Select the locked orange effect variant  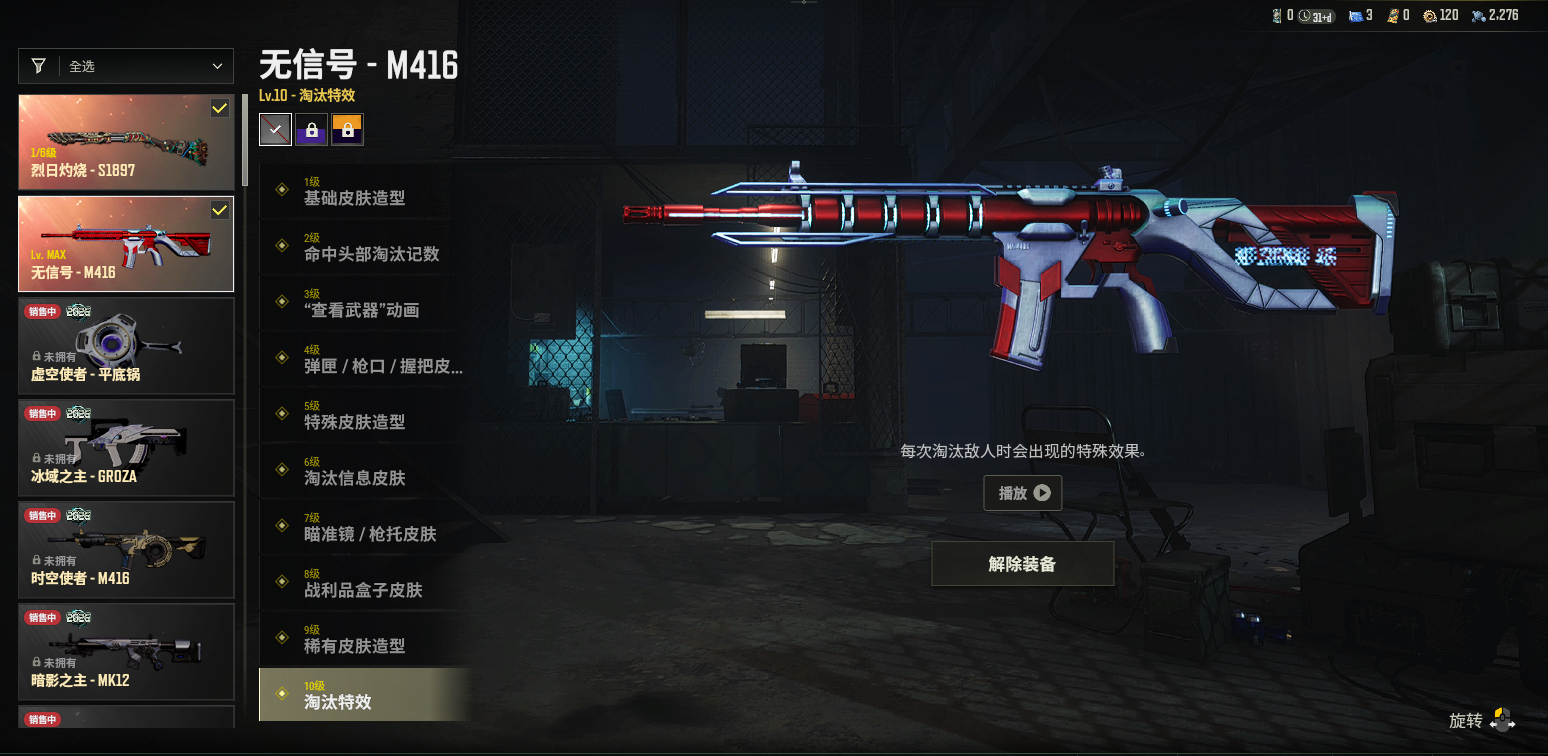tap(347, 129)
